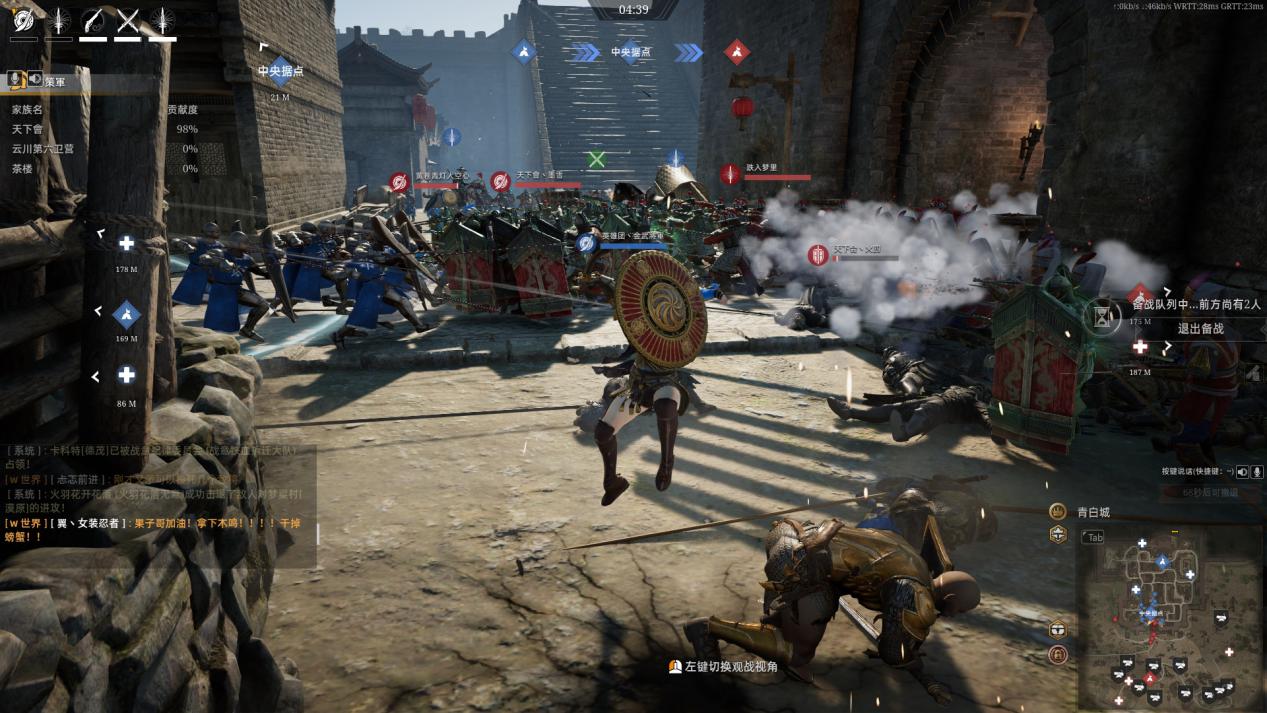1267x713 pixels.
Task: Click the blue attack arrow team marker
Action: coord(524,51)
